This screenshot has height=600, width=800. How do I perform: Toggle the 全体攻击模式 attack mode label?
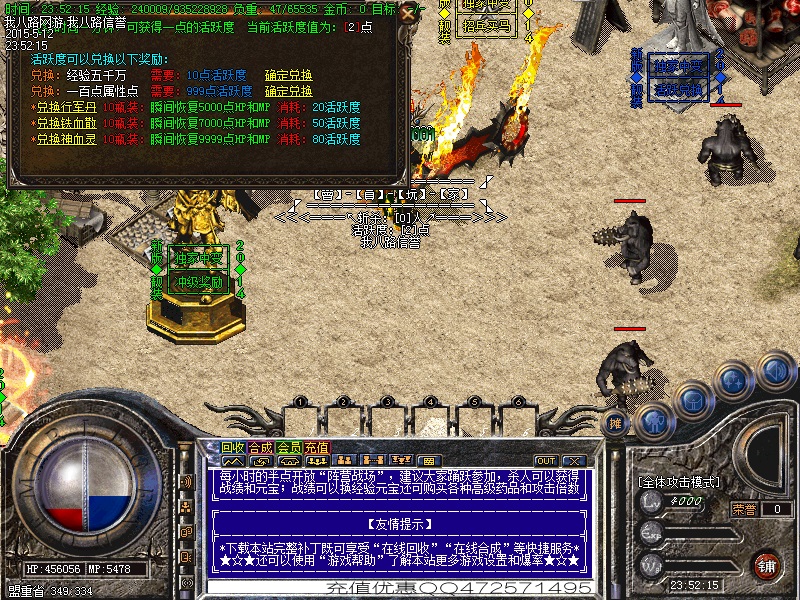[679, 482]
